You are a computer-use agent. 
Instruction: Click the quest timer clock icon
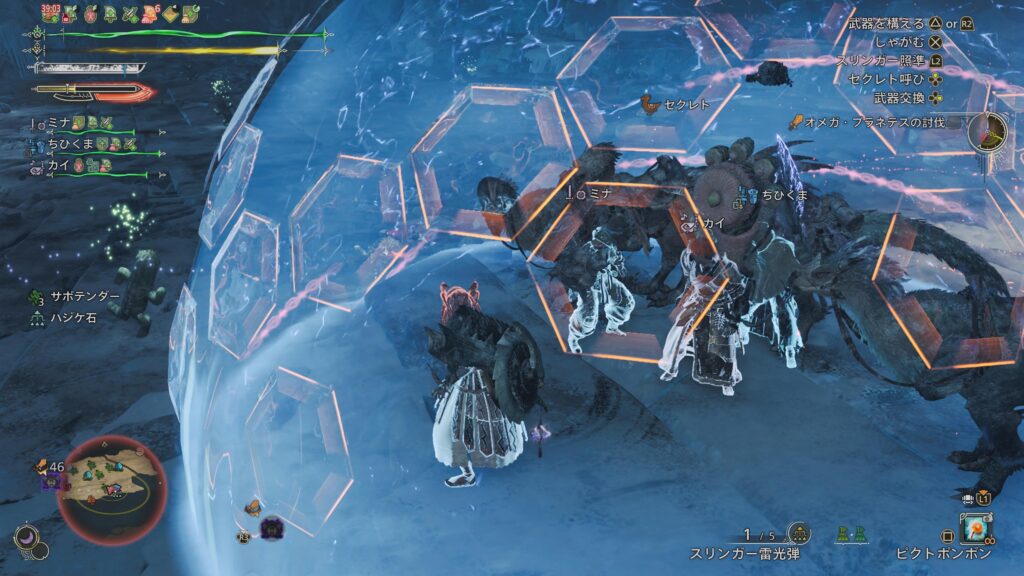(987, 131)
